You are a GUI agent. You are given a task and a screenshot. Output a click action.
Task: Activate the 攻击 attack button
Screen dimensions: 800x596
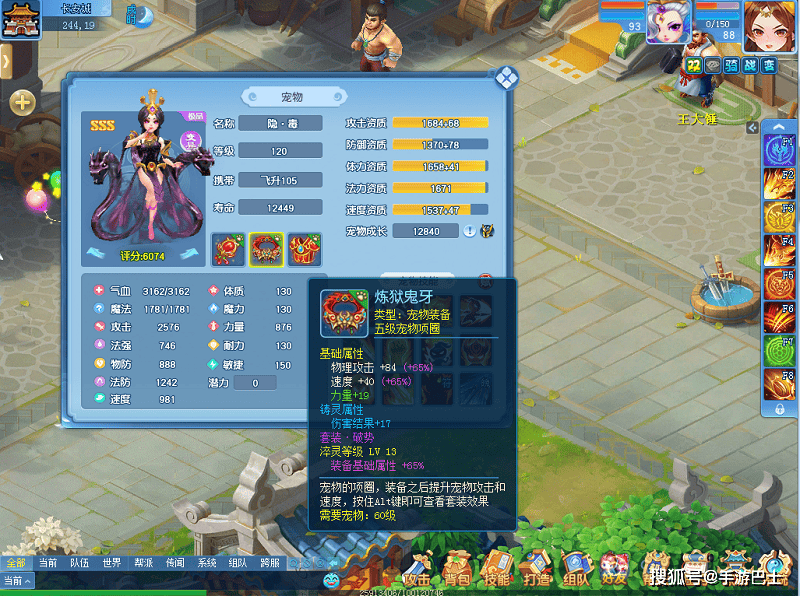[x=417, y=570]
